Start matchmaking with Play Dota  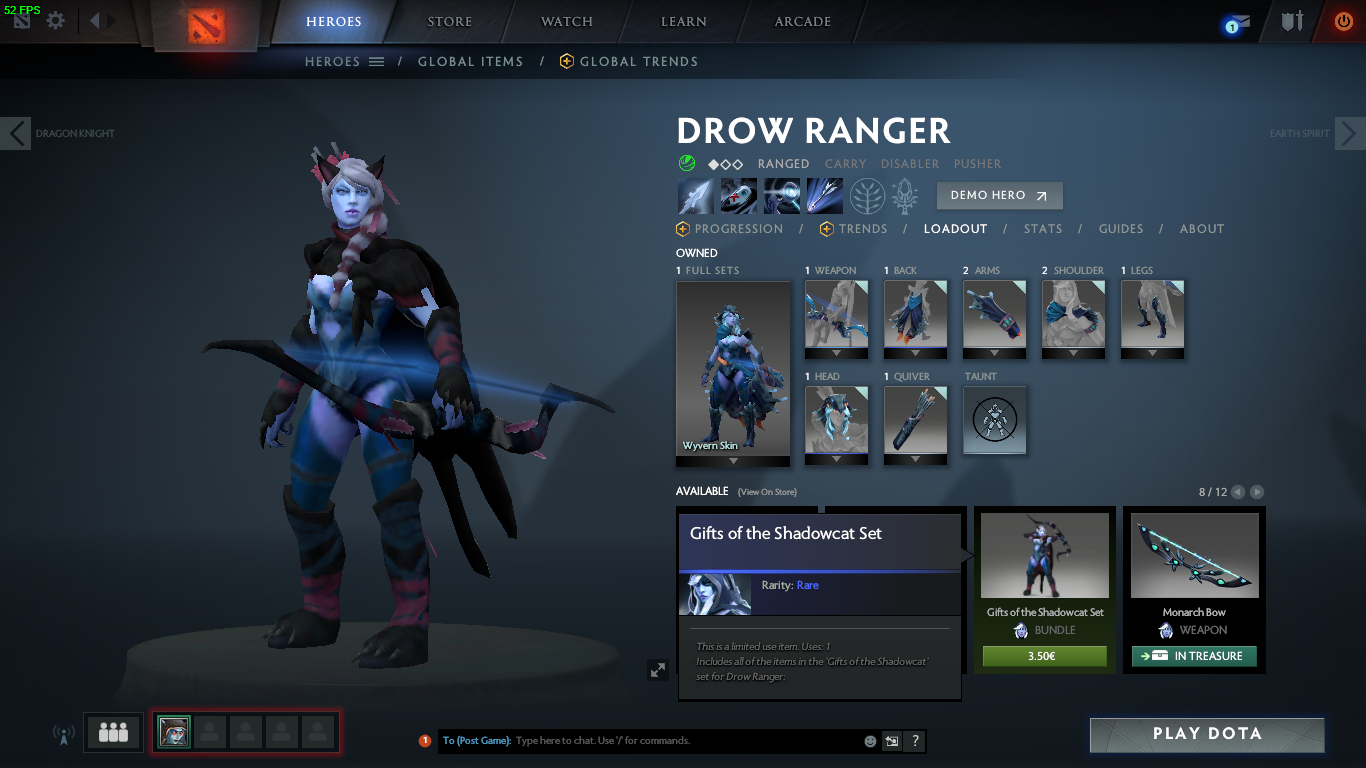point(1207,734)
